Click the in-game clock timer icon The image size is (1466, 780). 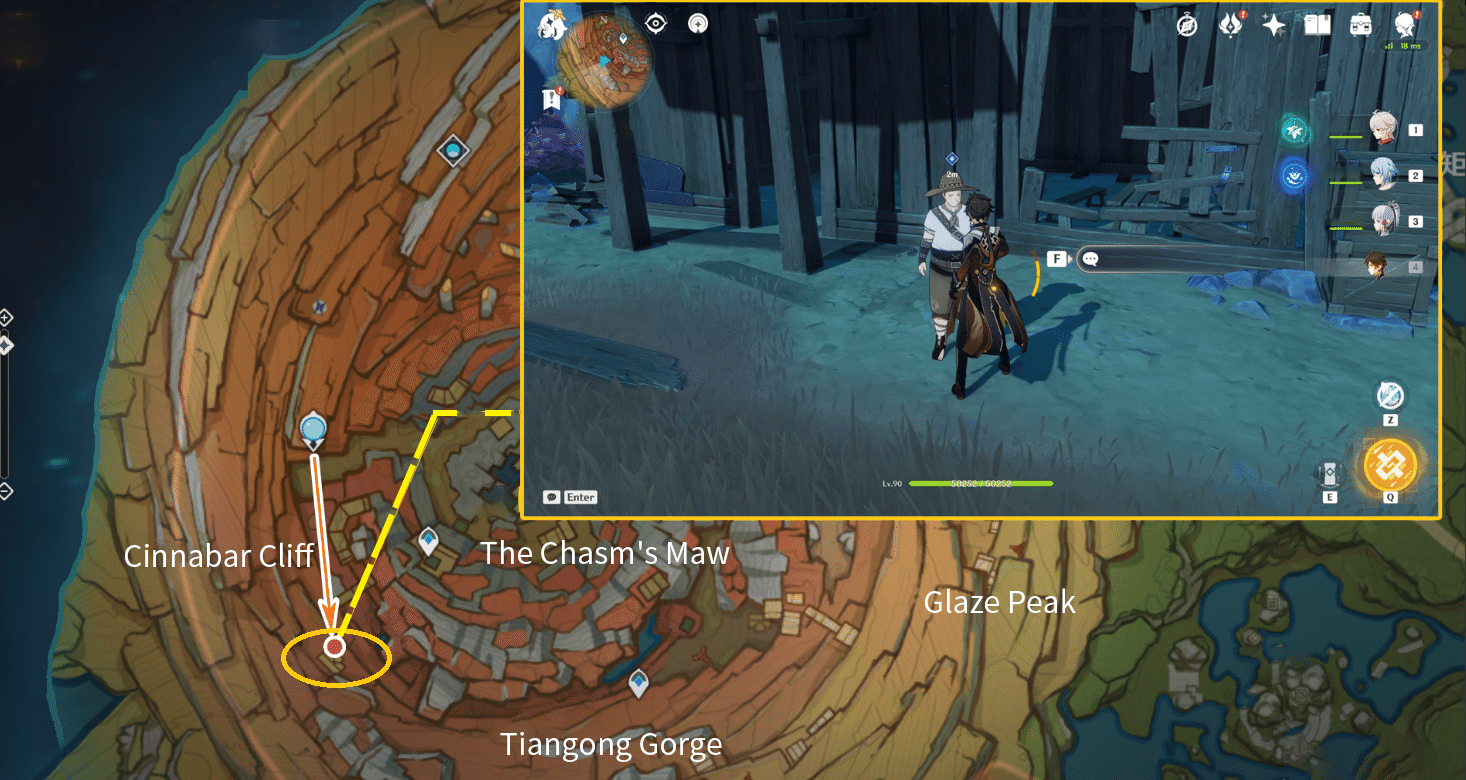(x=1187, y=24)
